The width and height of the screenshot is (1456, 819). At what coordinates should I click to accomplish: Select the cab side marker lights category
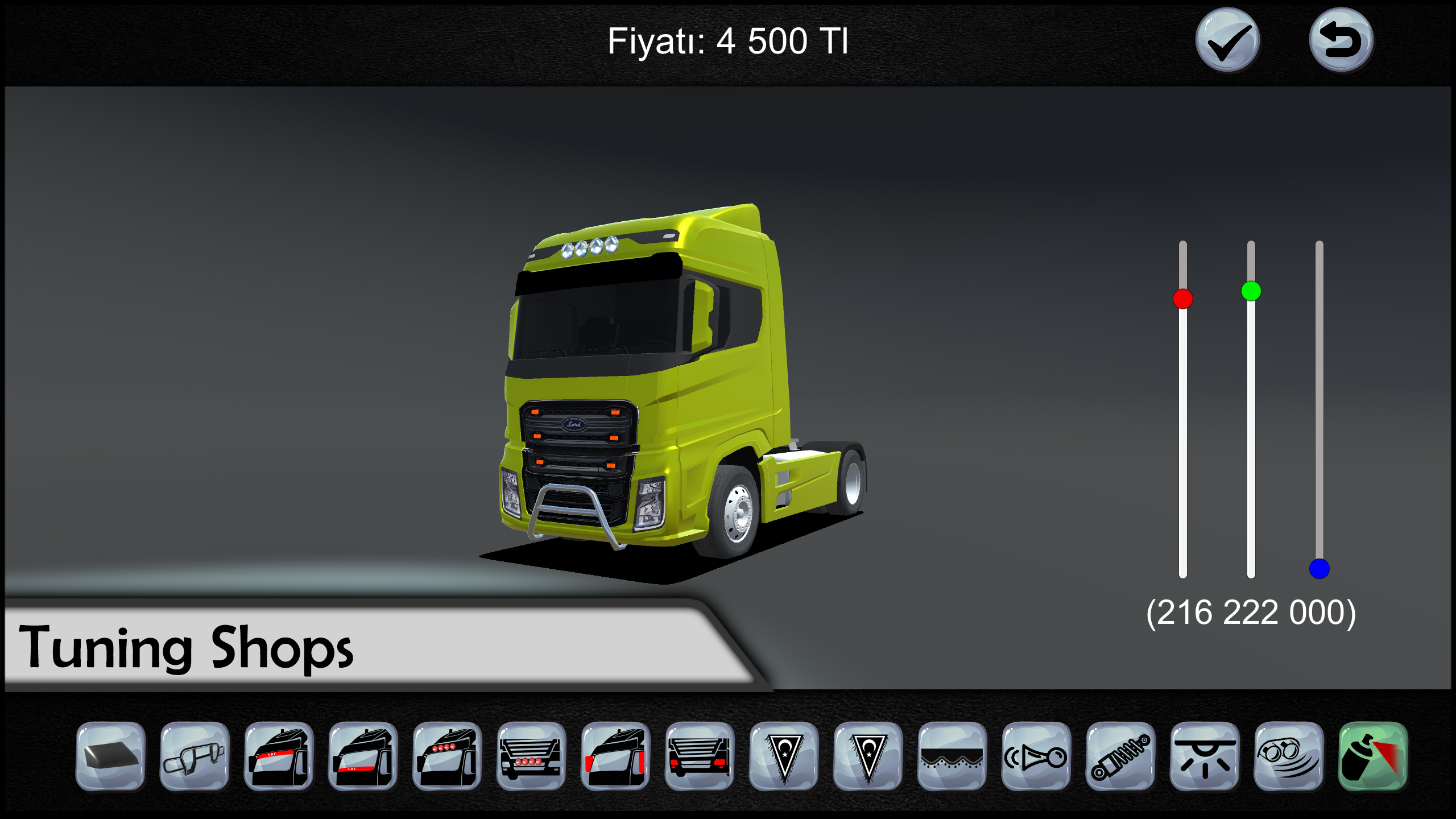coord(615,756)
